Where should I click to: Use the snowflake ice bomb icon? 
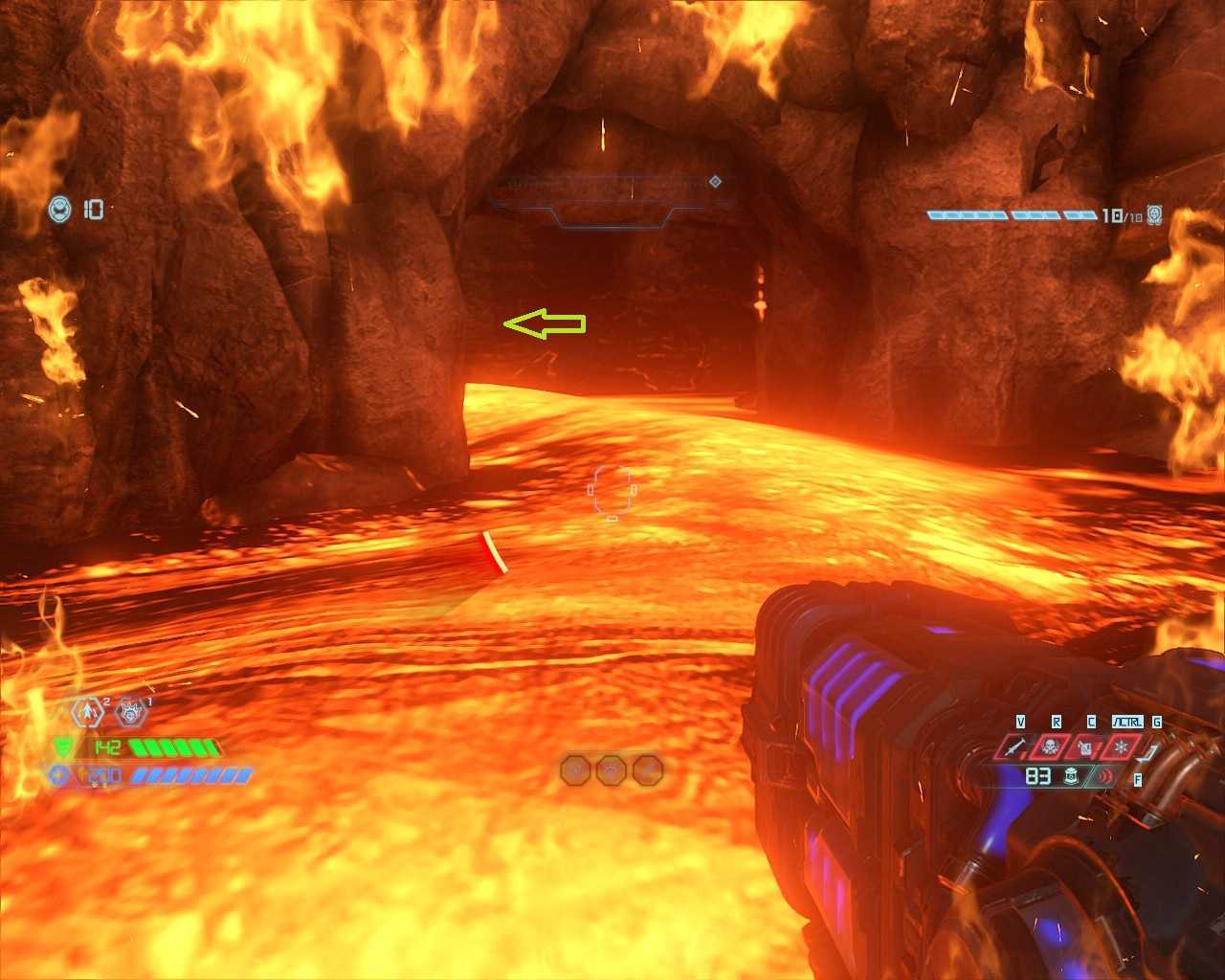(1122, 746)
